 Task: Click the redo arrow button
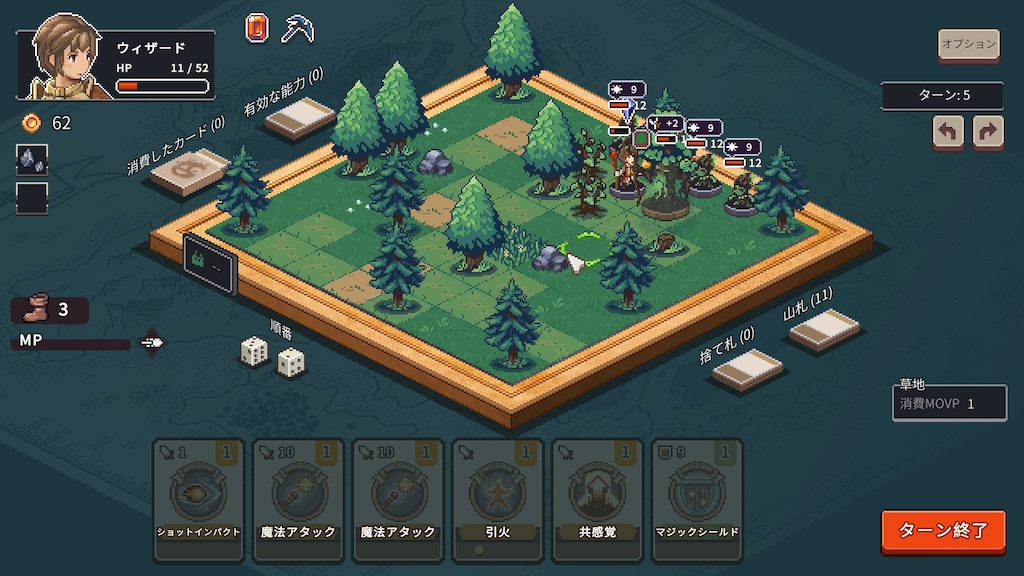pos(988,131)
